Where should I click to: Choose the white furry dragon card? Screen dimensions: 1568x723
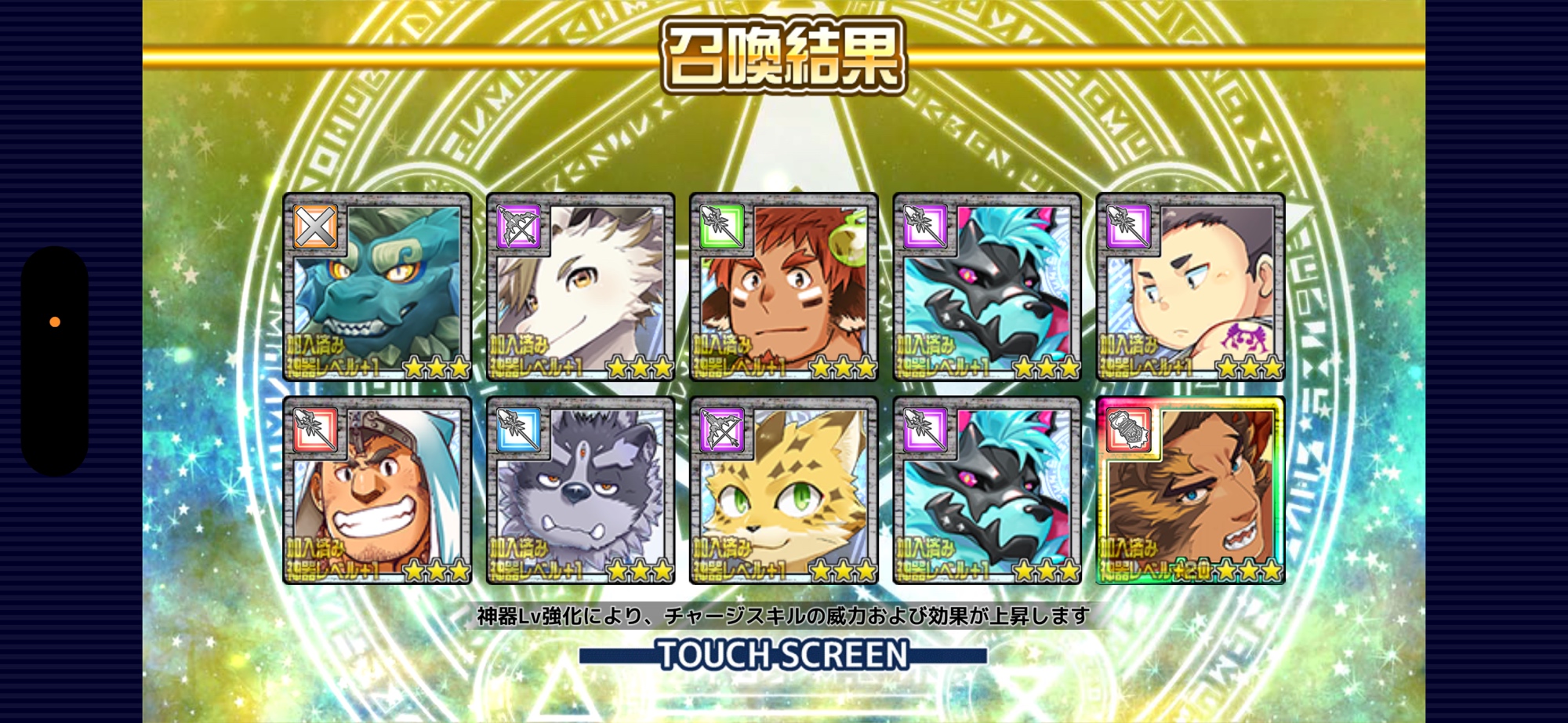[580, 287]
